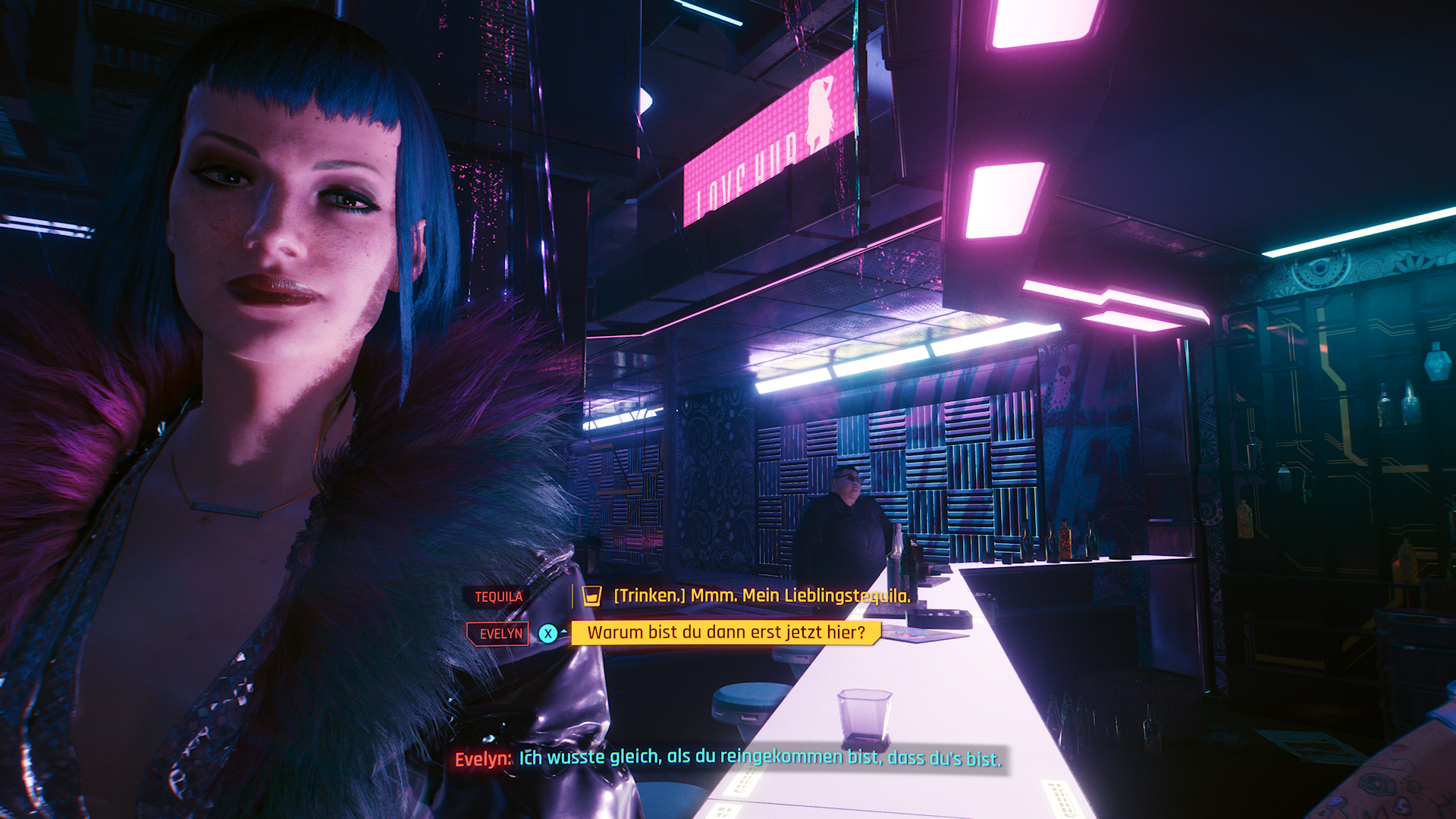Select "Warum bist du dann erst jetzt hier?" reply
The width and height of the screenshot is (1456, 819).
(726, 632)
